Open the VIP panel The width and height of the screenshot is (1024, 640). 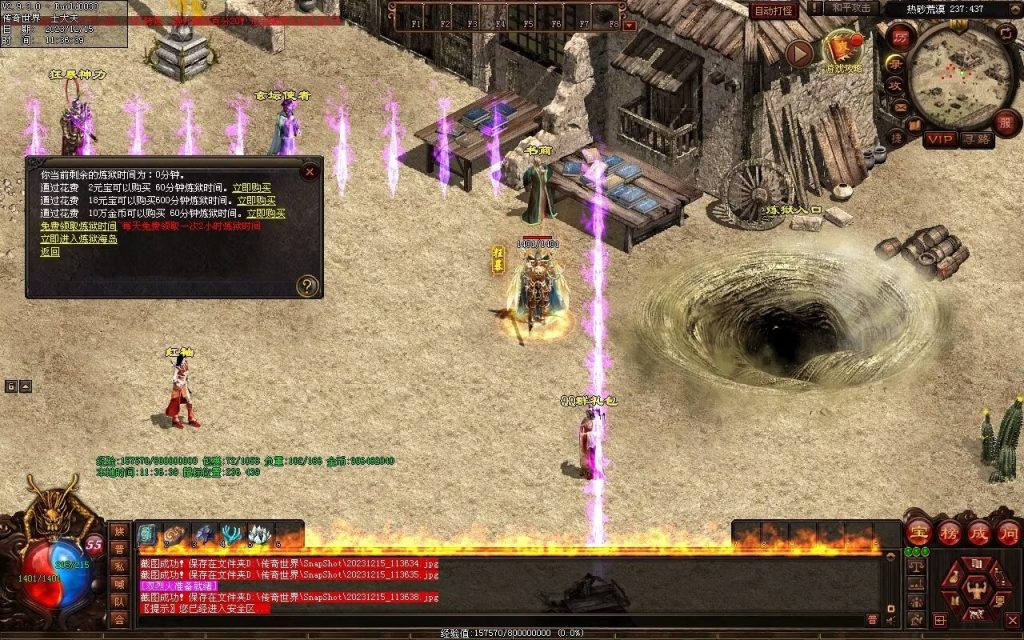tap(940, 139)
